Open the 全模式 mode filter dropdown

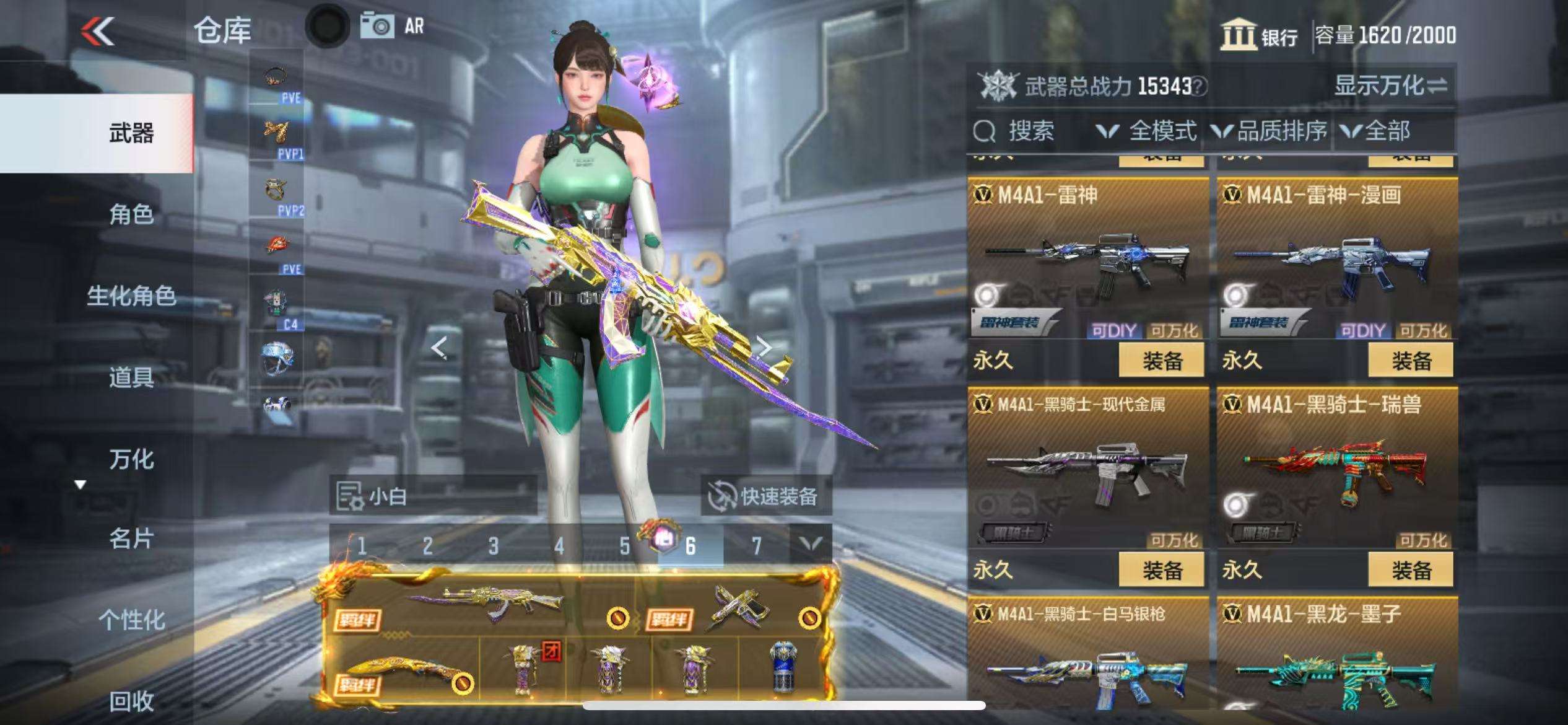(1147, 131)
